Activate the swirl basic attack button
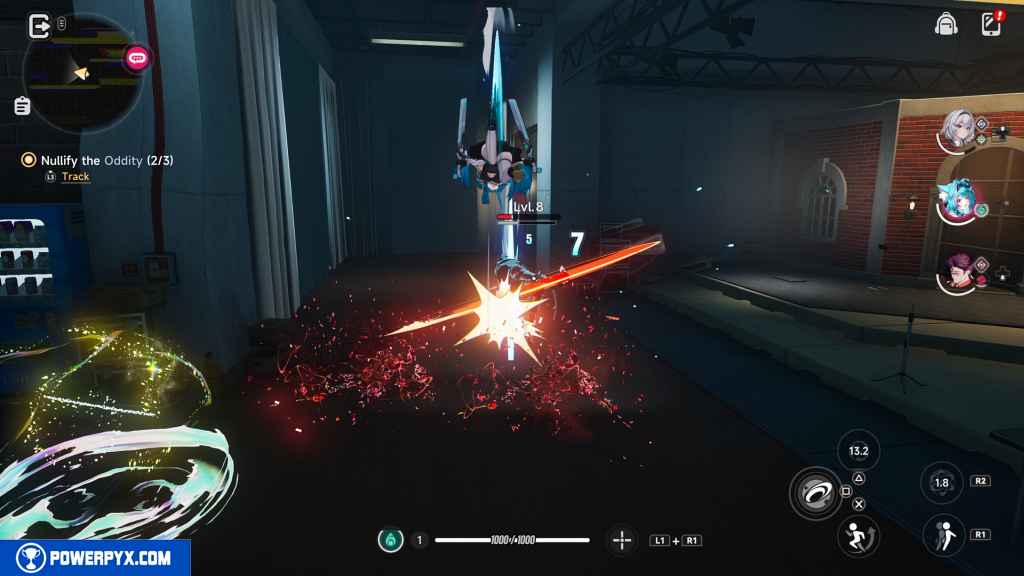The height and width of the screenshot is (576, 1024). tap(815, 491)
